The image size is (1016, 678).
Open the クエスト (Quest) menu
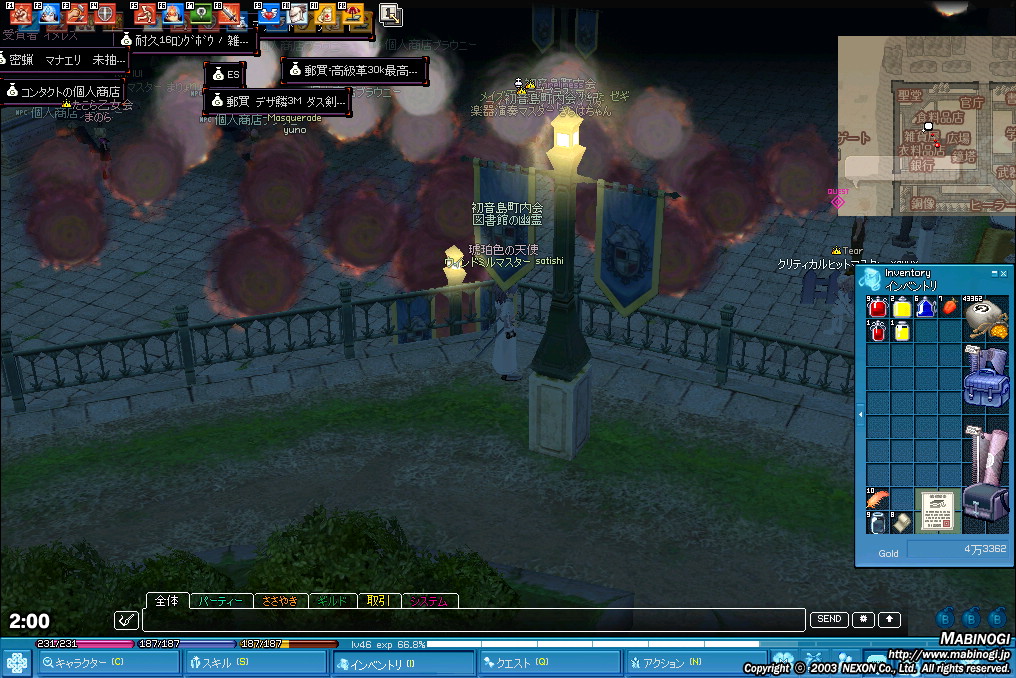(x=550, y=663)
